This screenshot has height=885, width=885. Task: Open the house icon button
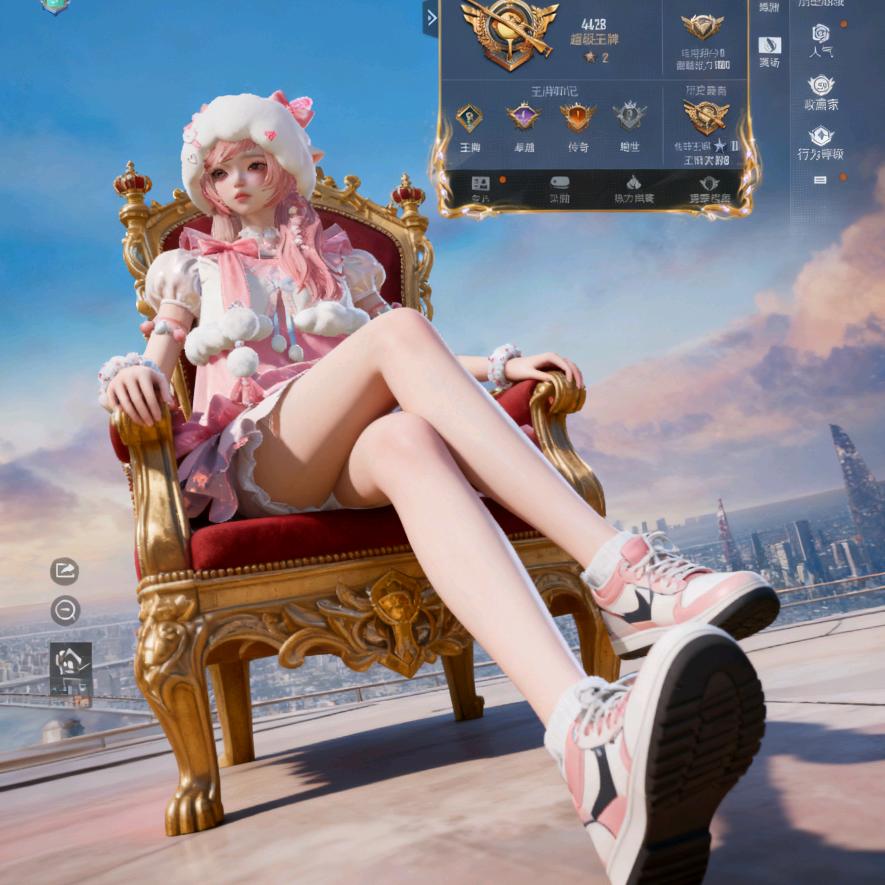coord(70,661)
